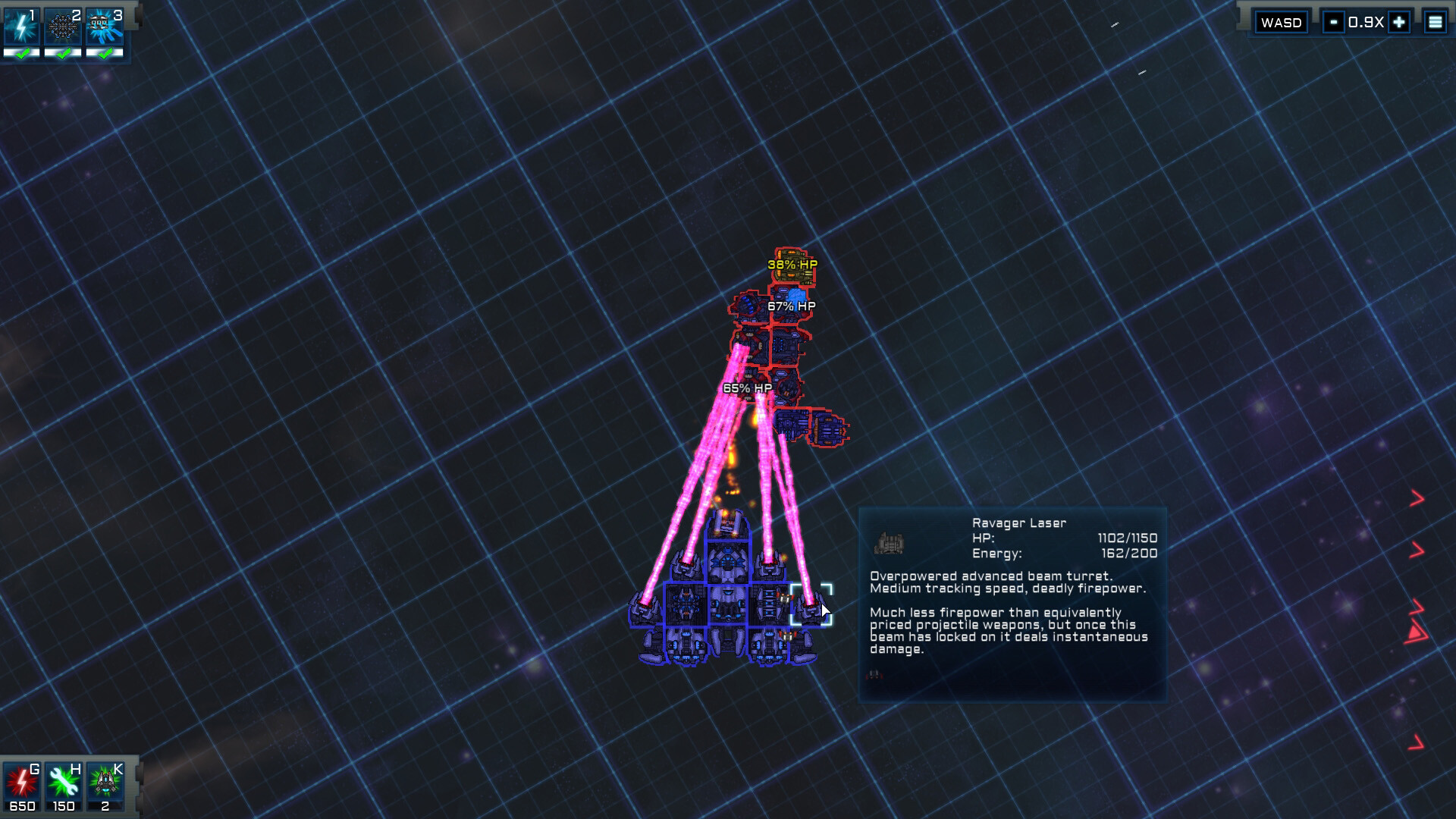Toggle the green checkmark under ability 2
This screenshot has width=1456, height=819.
pos(63,53)
